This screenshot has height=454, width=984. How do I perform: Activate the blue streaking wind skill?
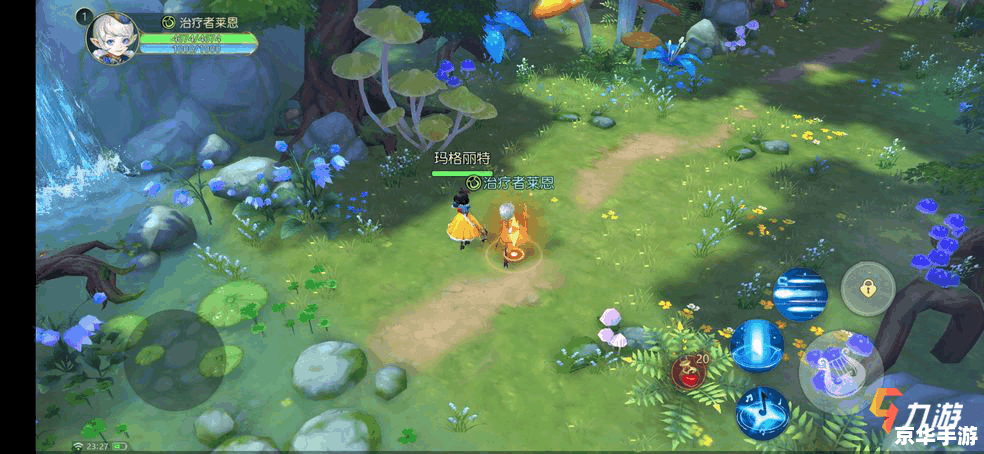[x=800, y=294]
